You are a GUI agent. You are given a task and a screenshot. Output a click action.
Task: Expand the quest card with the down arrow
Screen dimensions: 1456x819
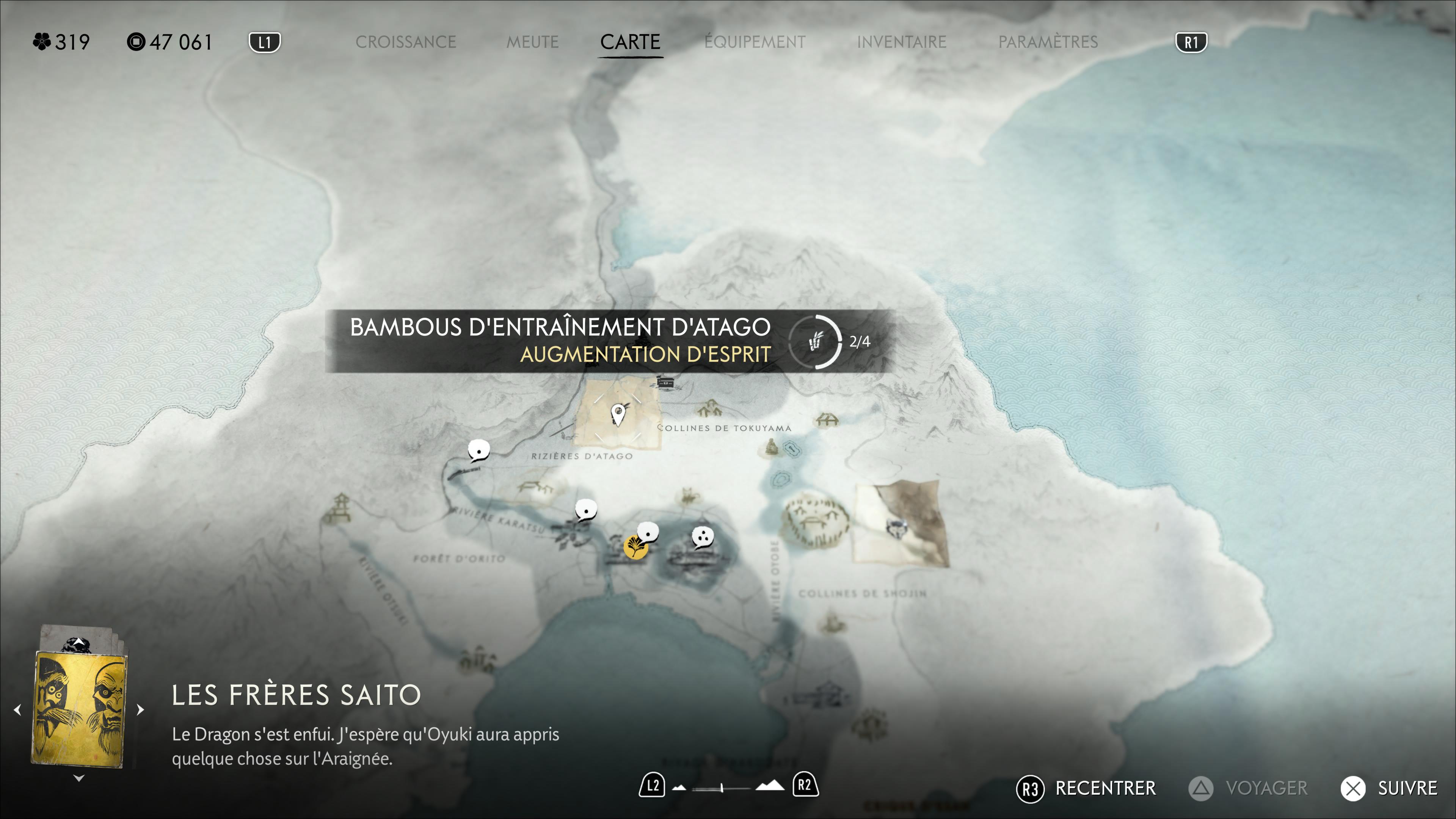coord(79,778)
